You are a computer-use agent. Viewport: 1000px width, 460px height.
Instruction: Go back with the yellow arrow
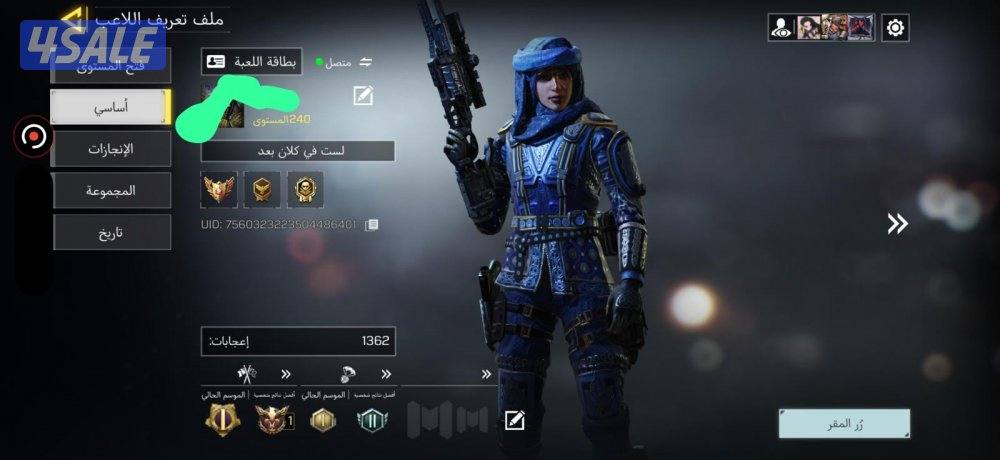71,16
